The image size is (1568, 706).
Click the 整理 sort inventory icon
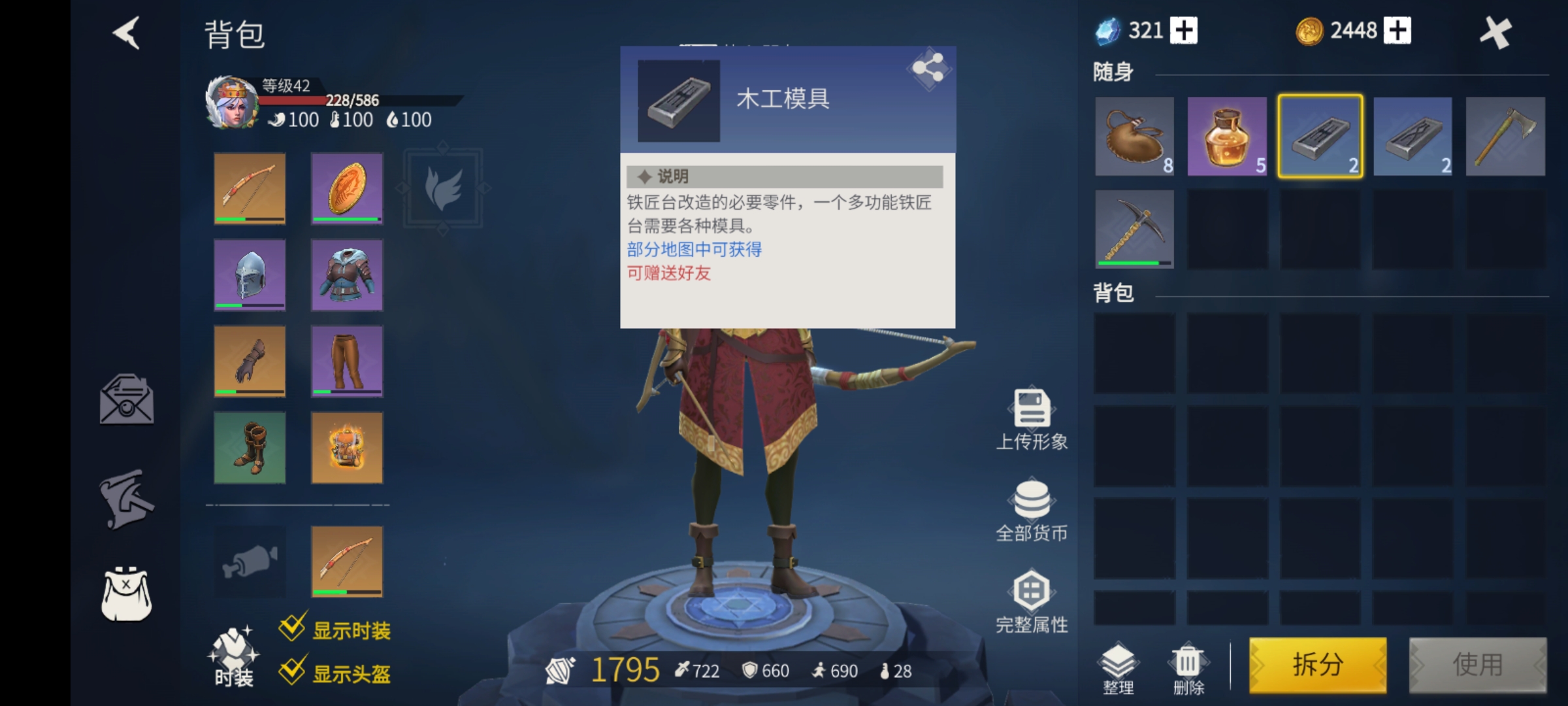pos(1119,662)
